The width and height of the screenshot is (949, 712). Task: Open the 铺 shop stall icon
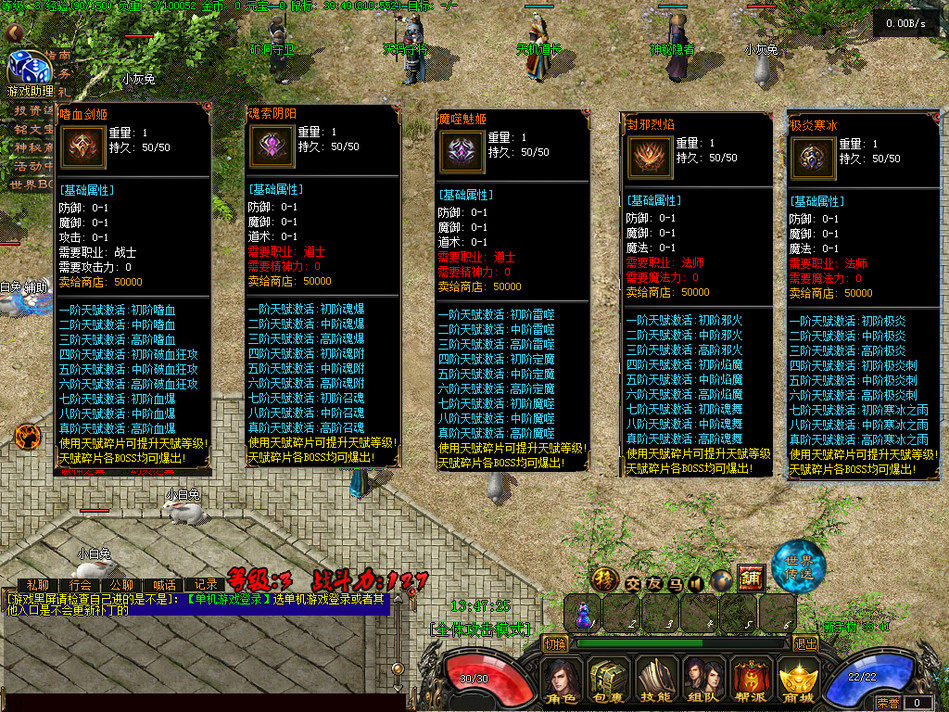click(x=751, y=578)
